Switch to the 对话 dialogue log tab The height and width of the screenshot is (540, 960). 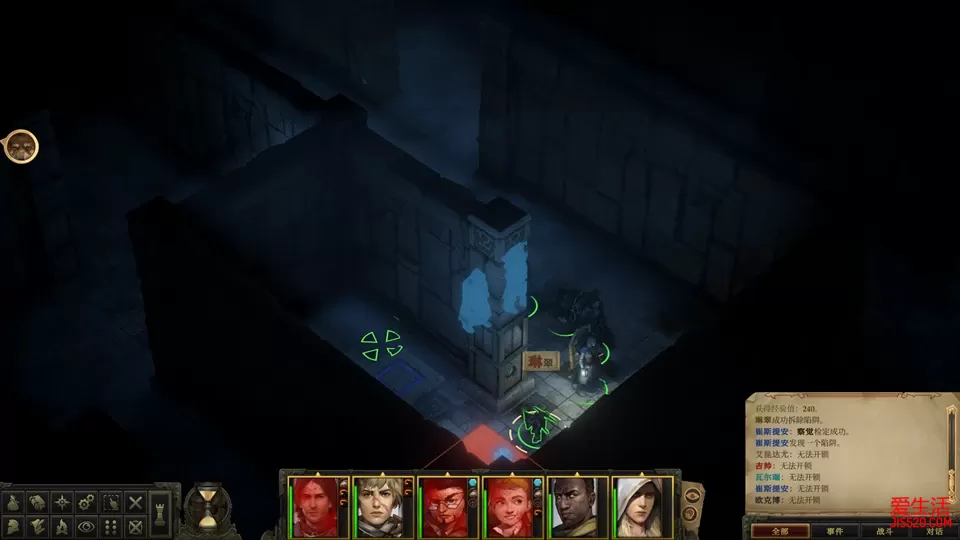[x=933, y=531]
